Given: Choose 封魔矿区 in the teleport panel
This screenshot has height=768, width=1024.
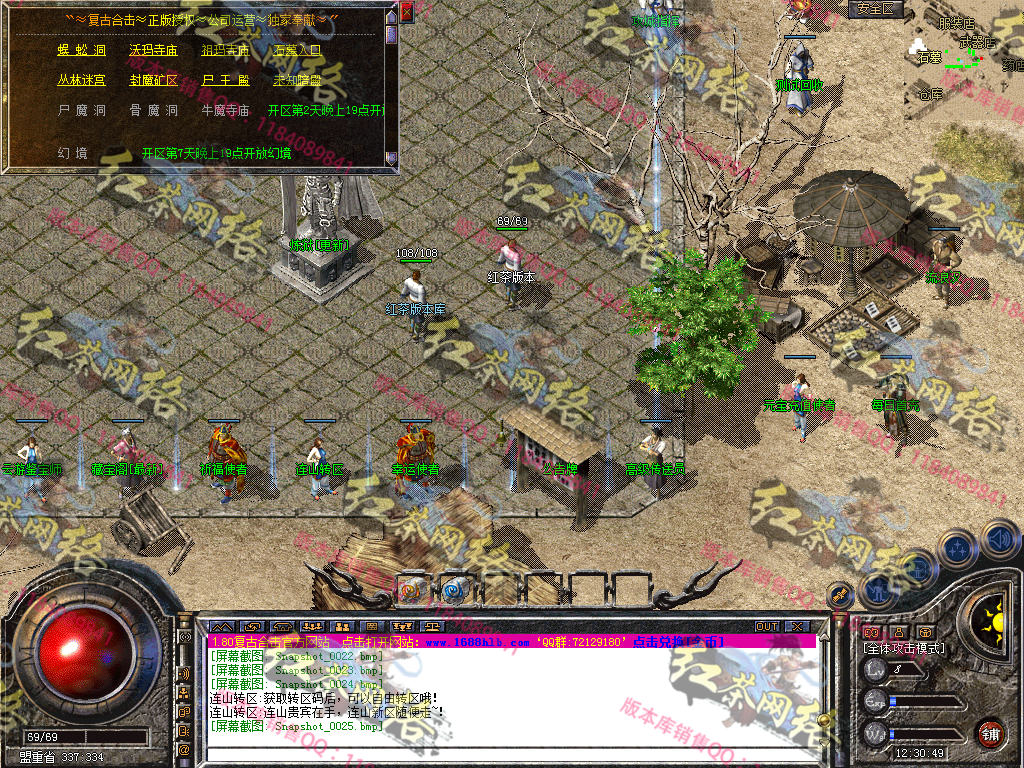Looking at the screenshot, I should pyautogui.click(x=152, y=79).
